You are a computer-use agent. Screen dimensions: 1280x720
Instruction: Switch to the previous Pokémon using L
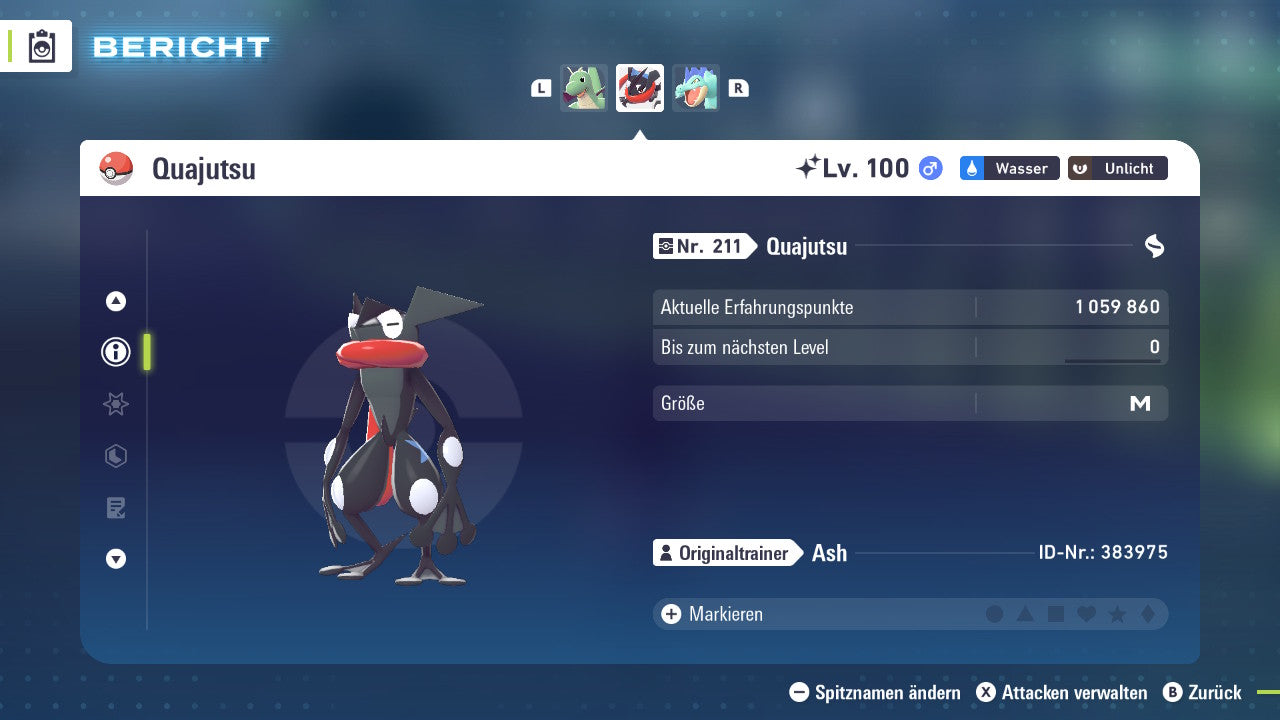pos(541,88)
